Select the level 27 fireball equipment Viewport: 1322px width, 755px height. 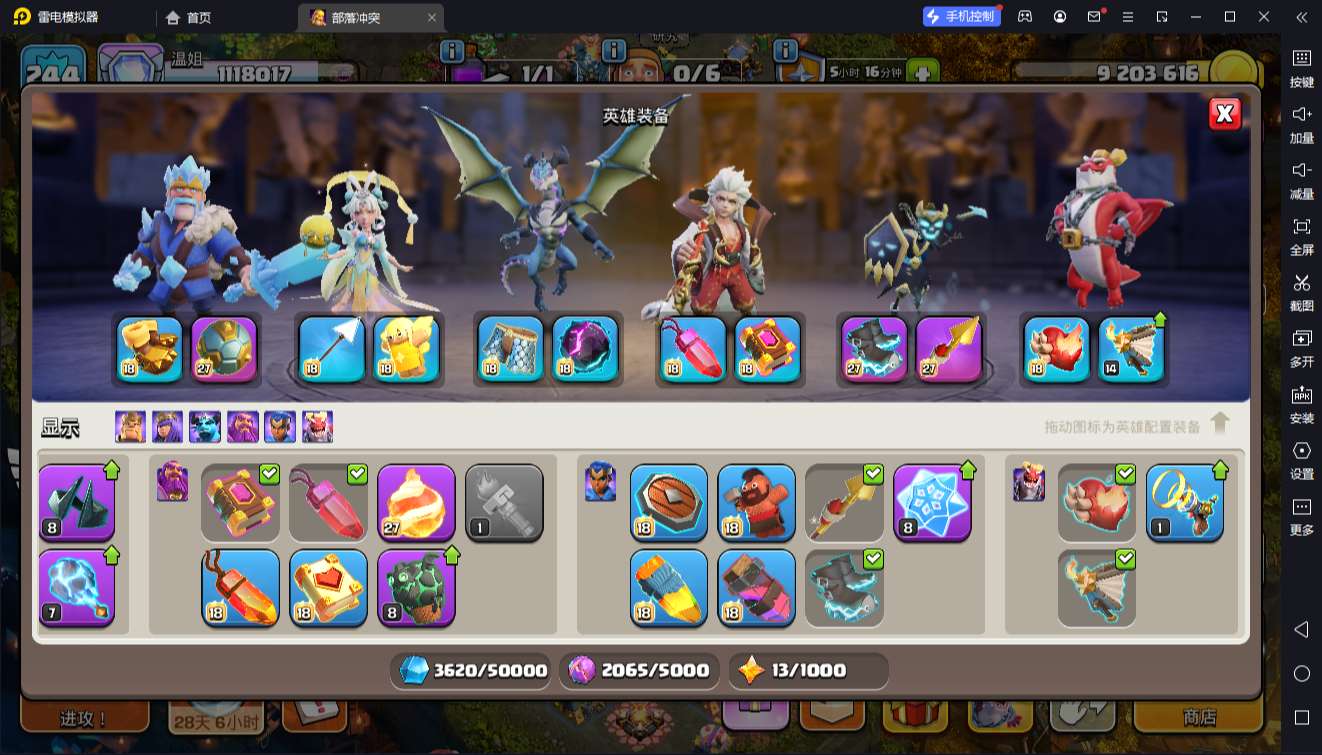[x=416, y=503]
